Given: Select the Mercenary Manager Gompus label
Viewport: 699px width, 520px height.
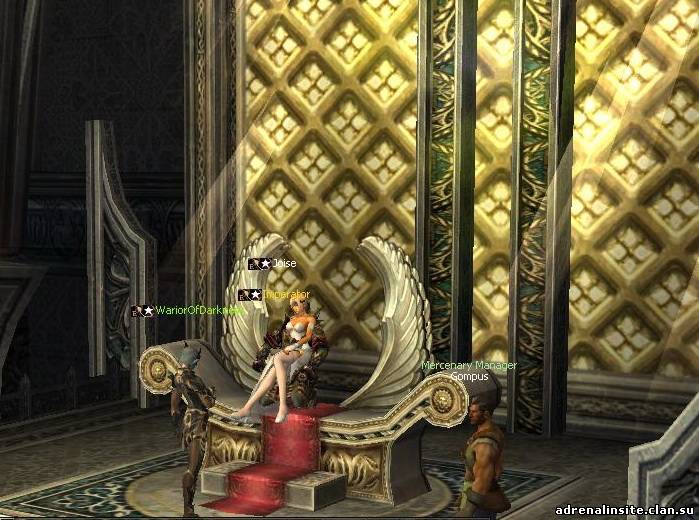Looking at the screenshot, I should point(468,371).
